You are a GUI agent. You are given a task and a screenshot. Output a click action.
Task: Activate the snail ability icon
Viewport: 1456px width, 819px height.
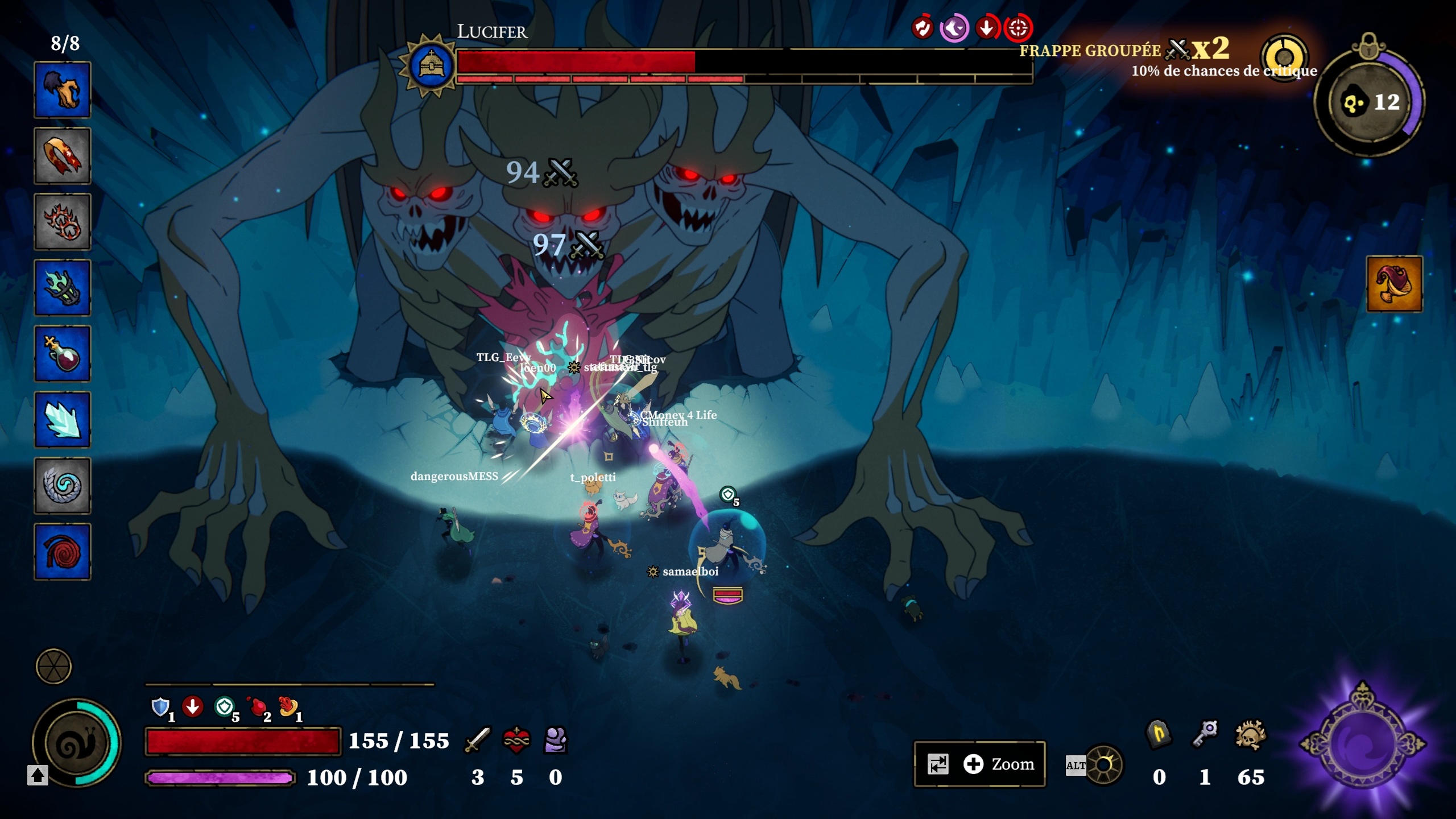tap(76, 743)
